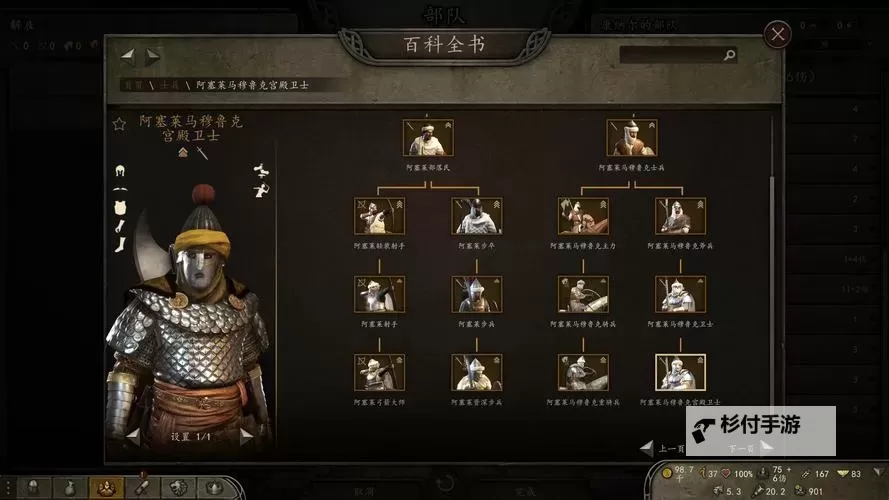The height and width of the screenshot is (500, 889).
Task: Select the 阿塞莱马穆鲁克重骑兵 troop portrait
Action: pyautogui.click(x=583, y=372)
